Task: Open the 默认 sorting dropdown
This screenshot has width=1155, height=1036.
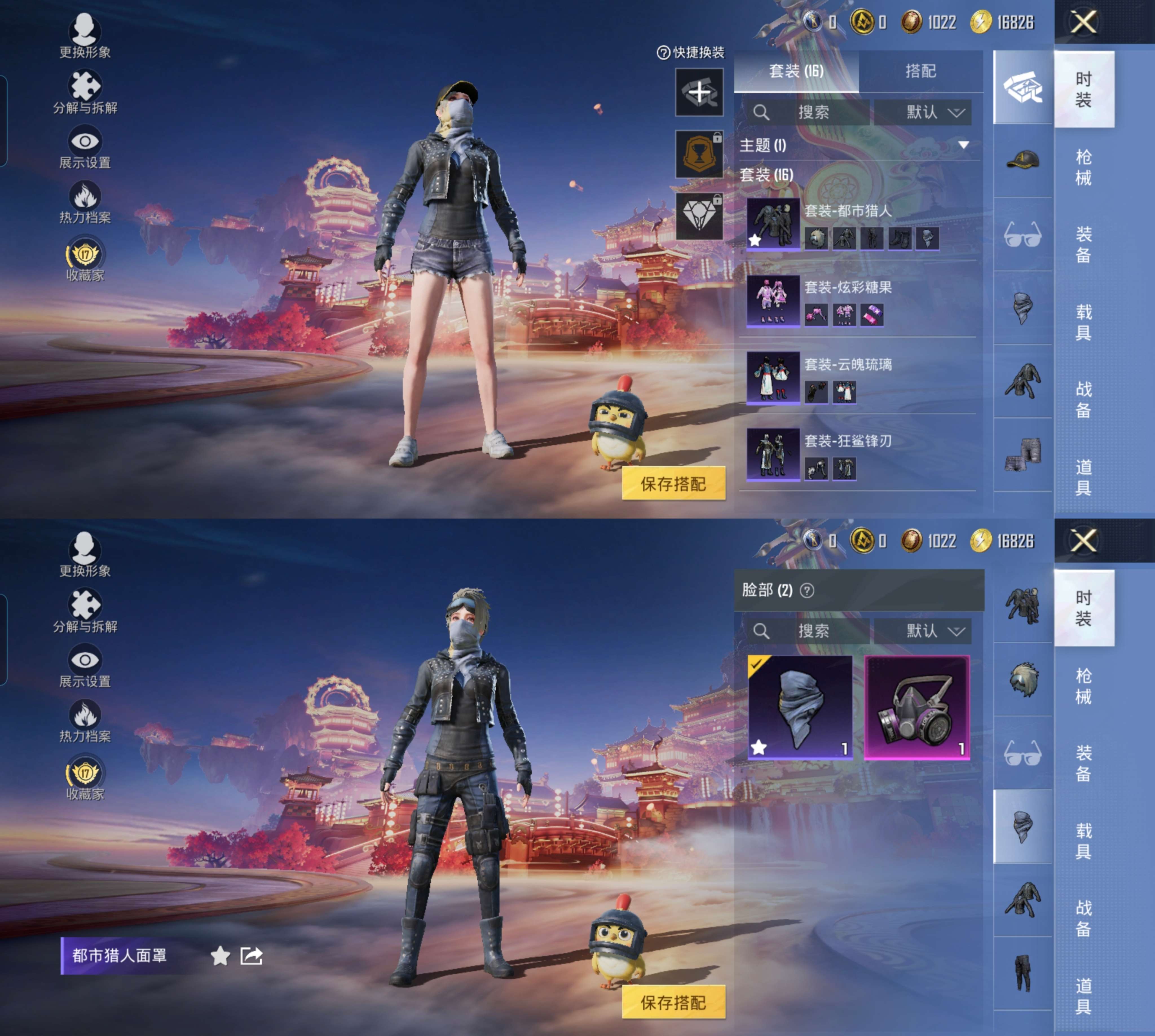Action: click(923, 112)
